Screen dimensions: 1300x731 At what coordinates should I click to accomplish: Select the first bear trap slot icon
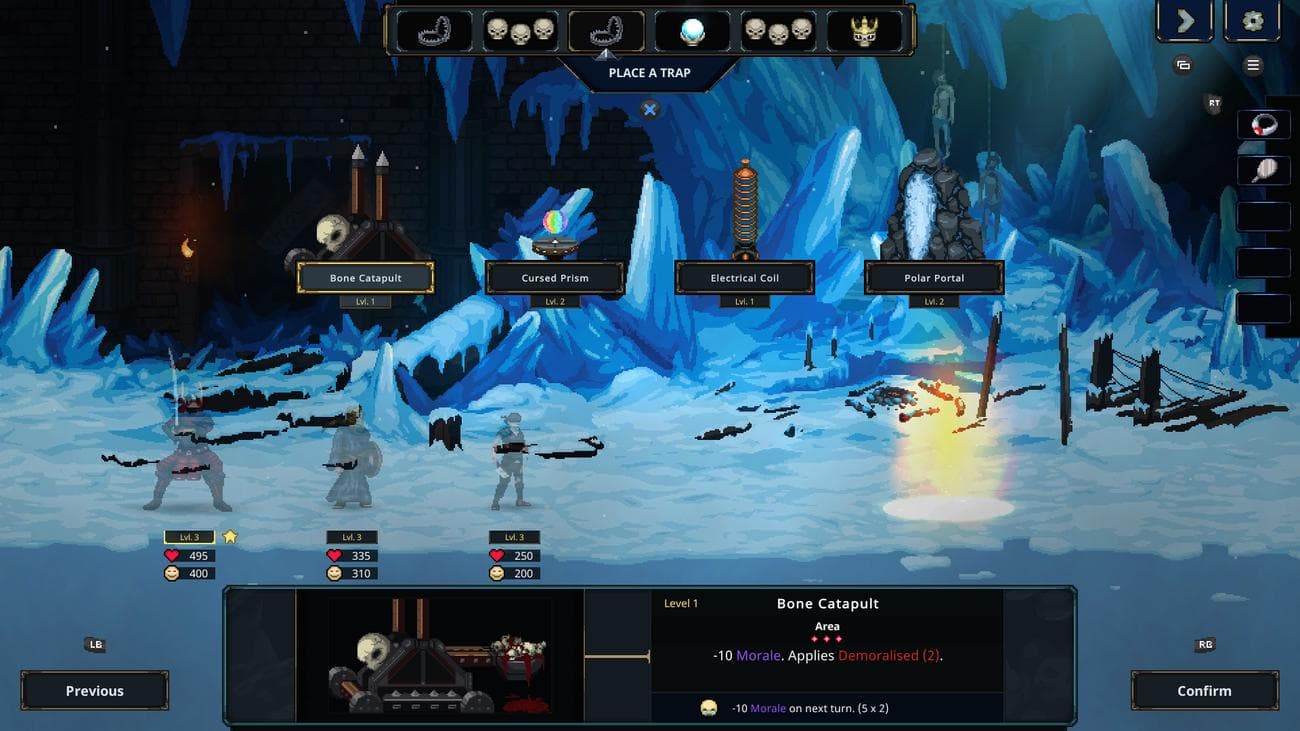tap(435, 30)
